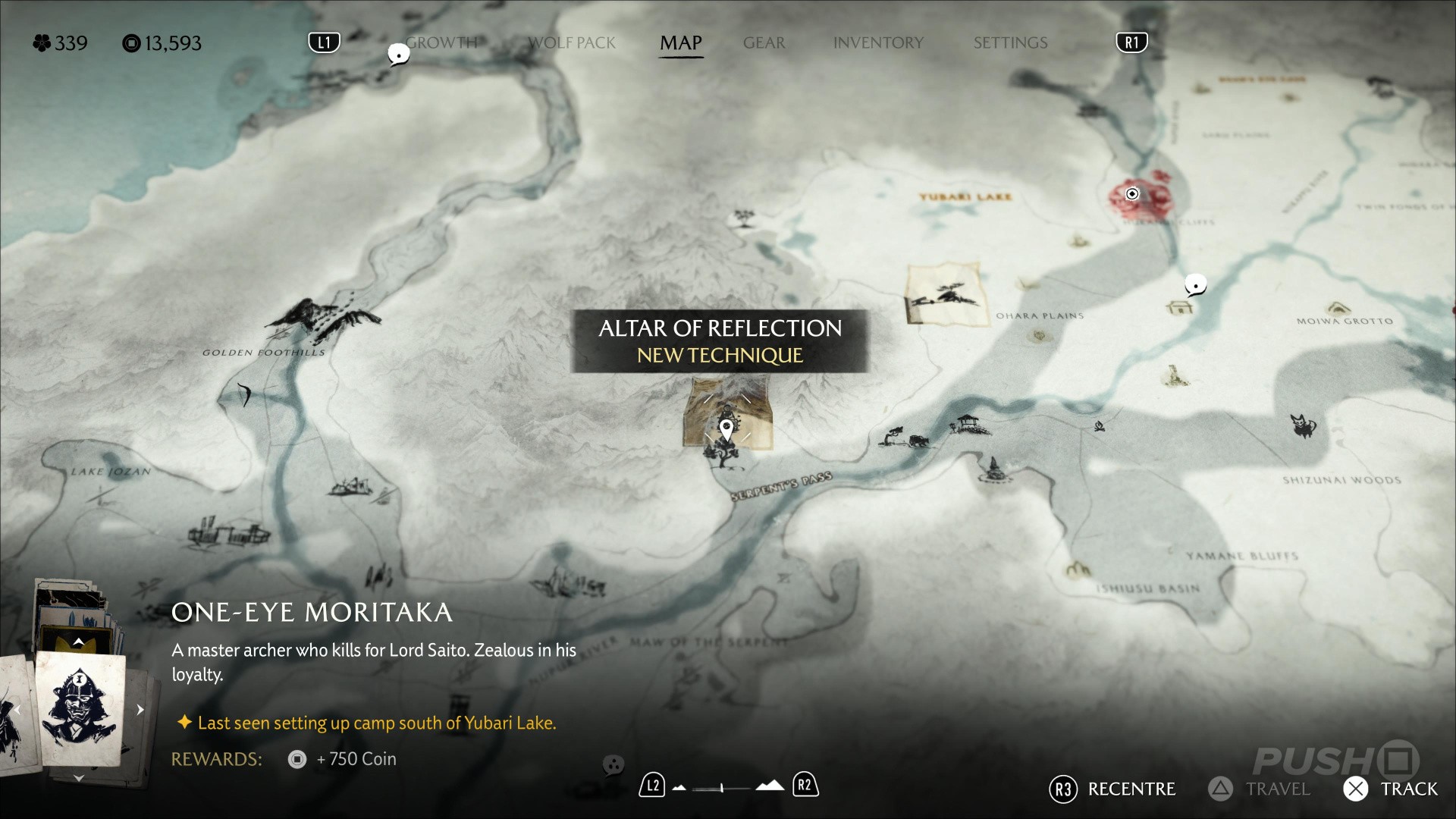Switch to the Growth tab
This screenshot has height=819, width=1456.
(441, 43)
